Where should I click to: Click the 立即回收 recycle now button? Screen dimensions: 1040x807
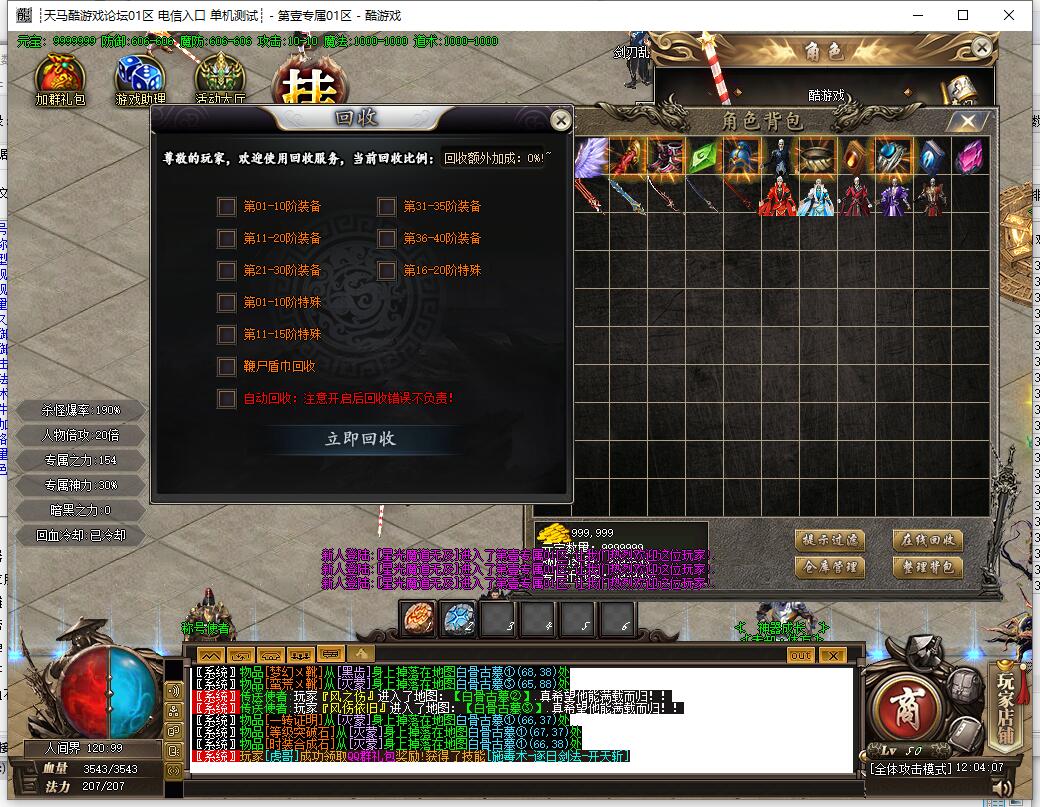[x=360, y=439]
